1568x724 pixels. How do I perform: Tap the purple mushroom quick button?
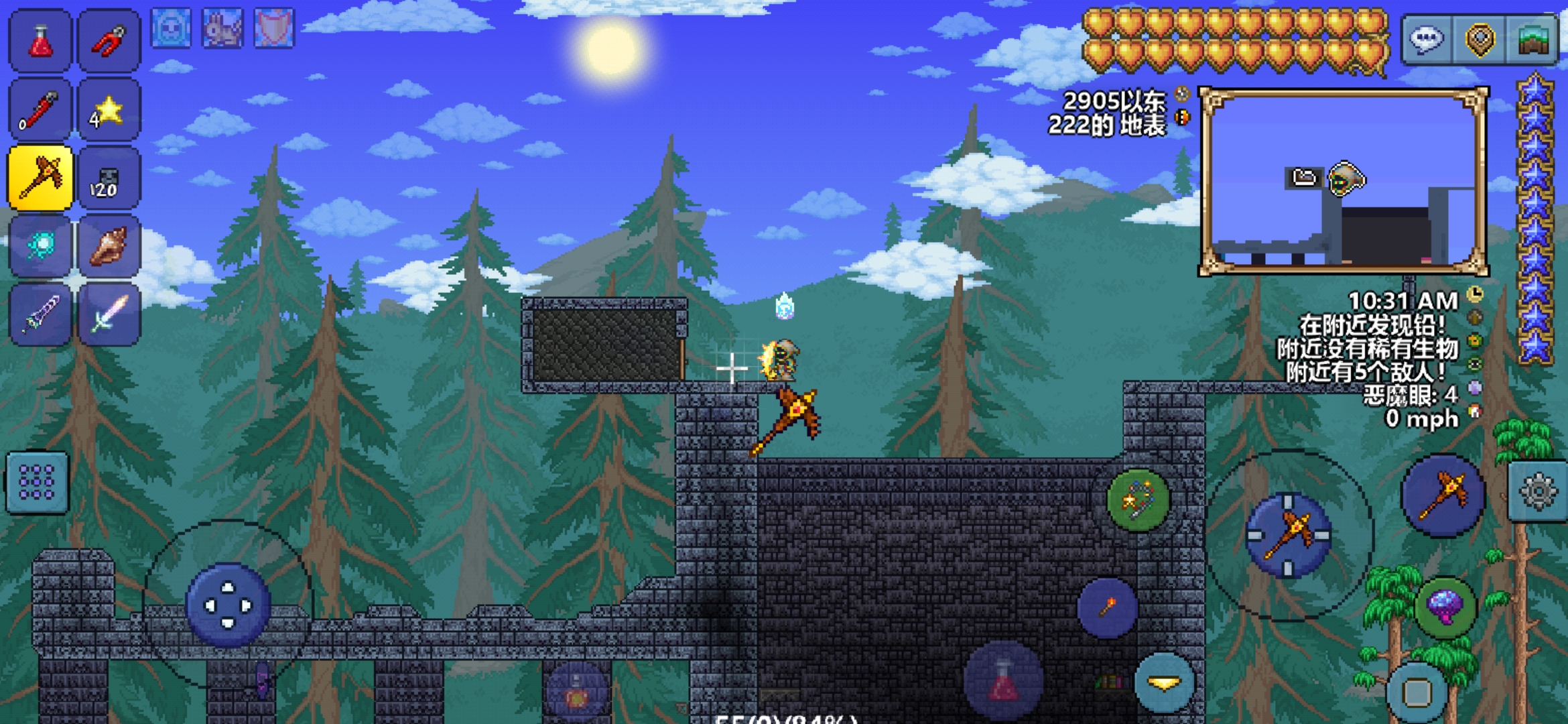1445,607
